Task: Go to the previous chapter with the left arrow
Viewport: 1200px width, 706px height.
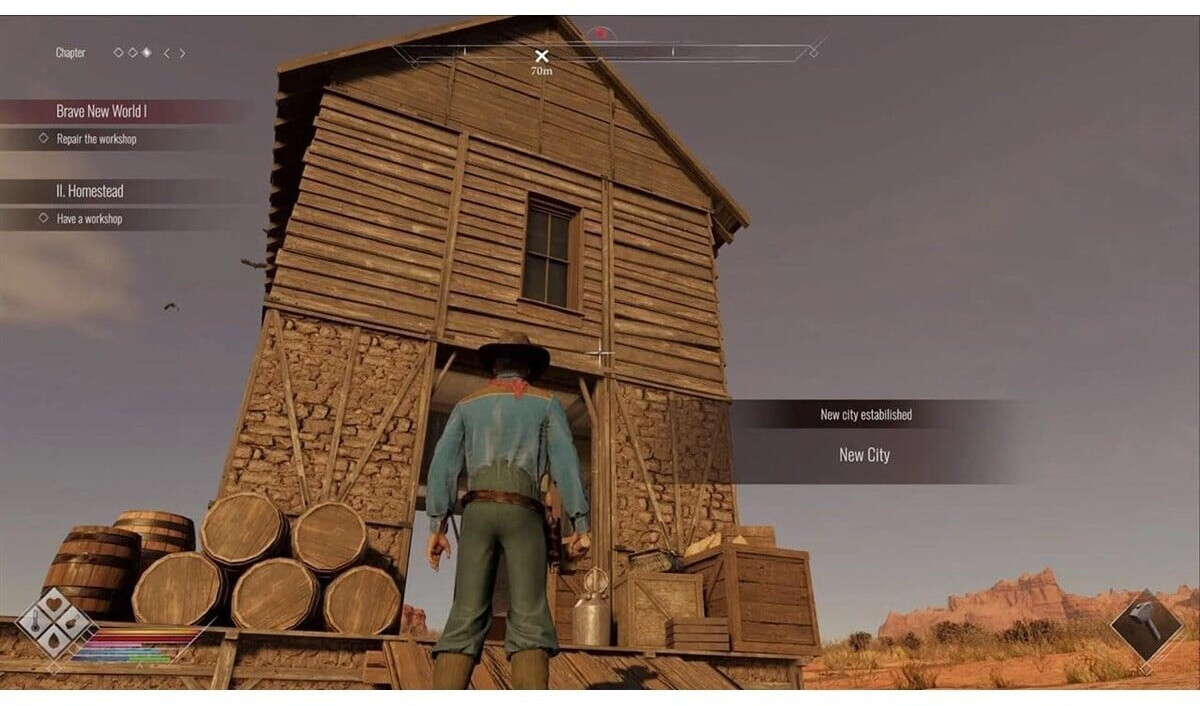Action: pos(166,53)
